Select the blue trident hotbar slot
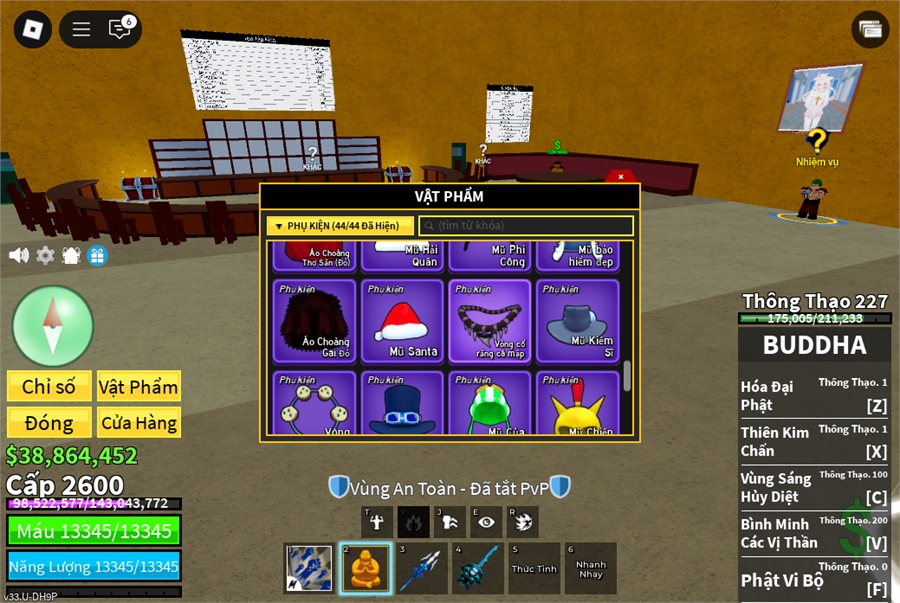Image resolution: width=900 pixels, height=603 pixels. pyautogui.click(x=421, y=569)
